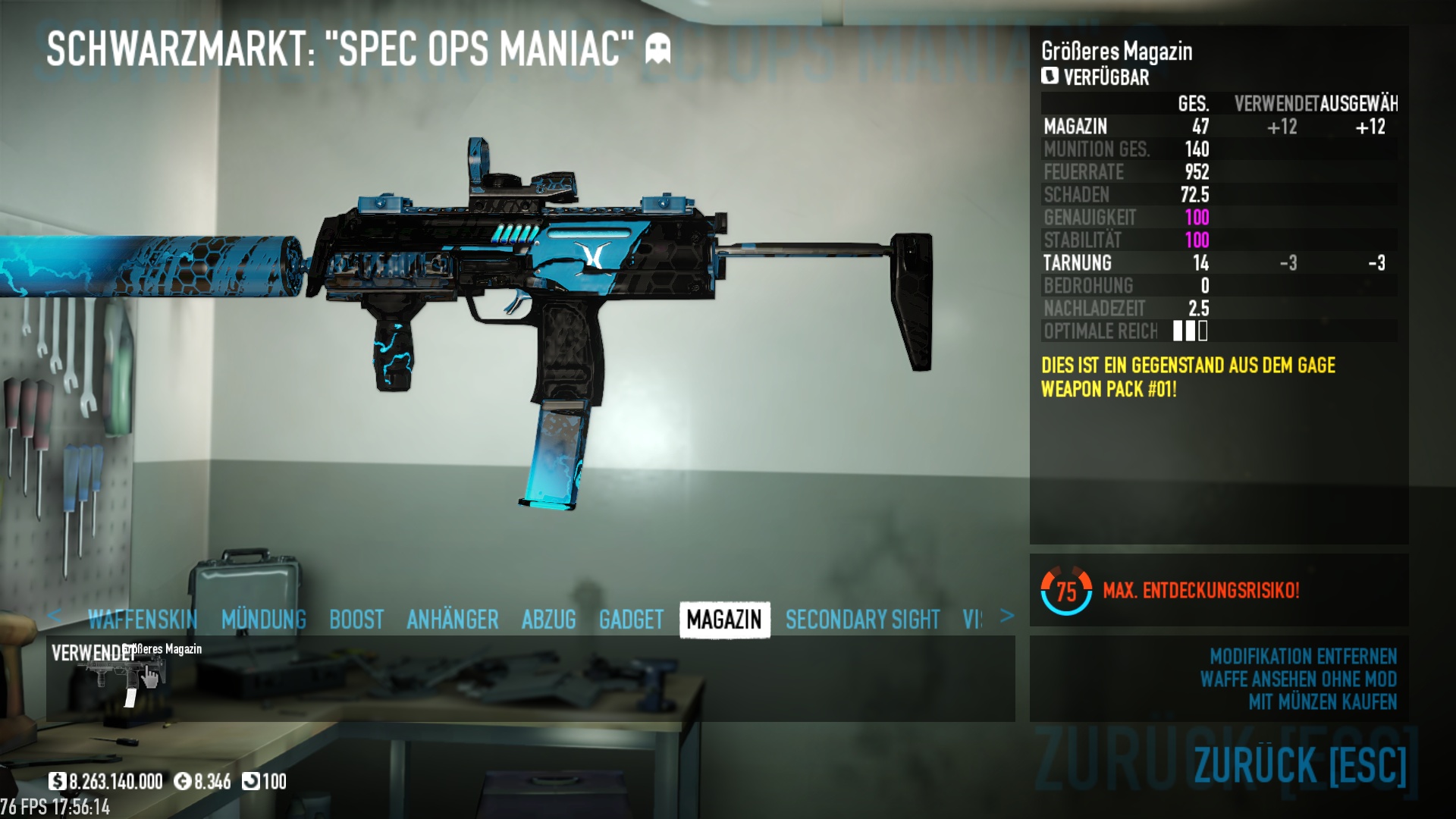1456x819 pixels.
Task: Go back with Zurück button
Action: [x=1300, y=764]
